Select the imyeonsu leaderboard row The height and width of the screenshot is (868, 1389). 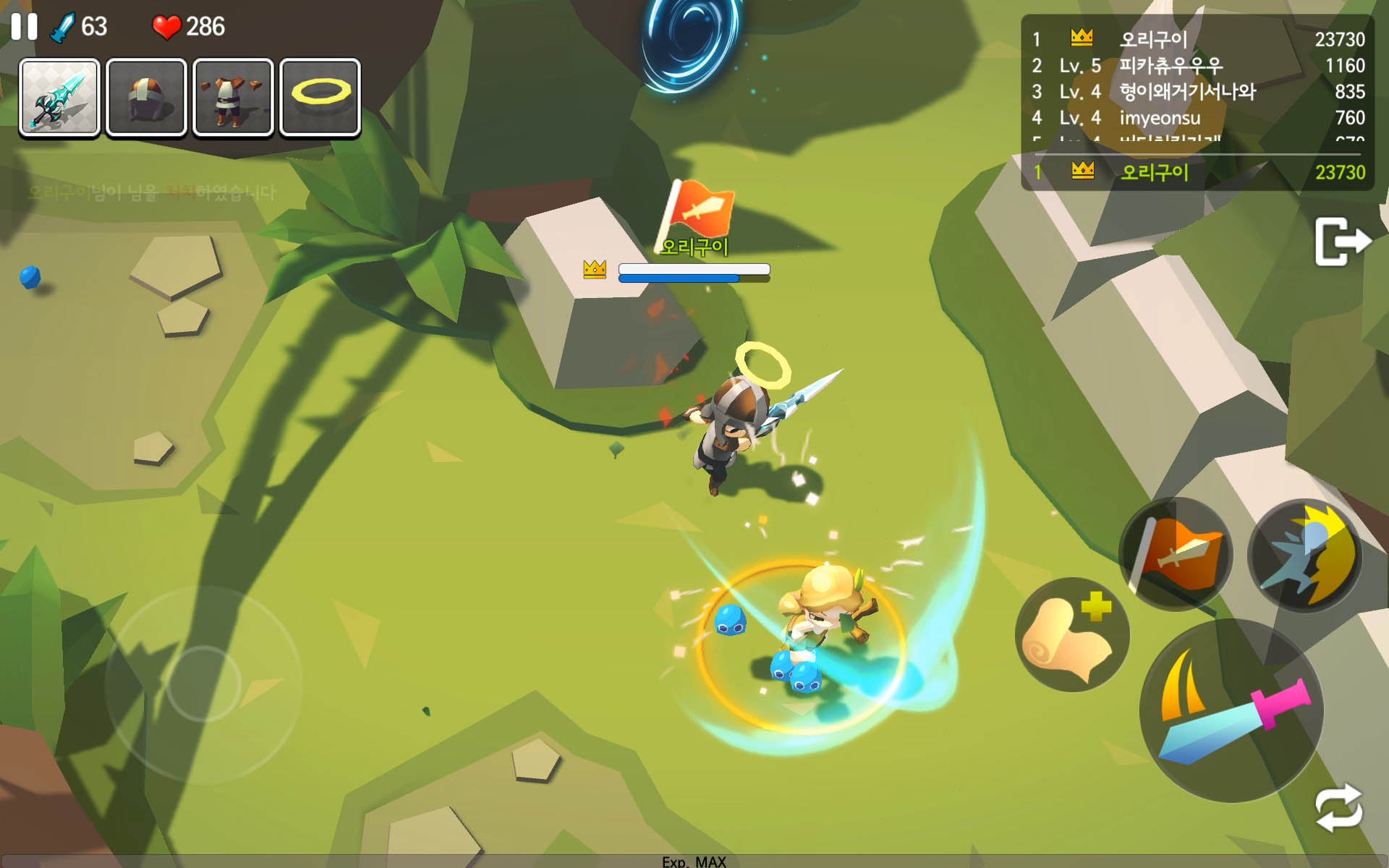[1197, 118]
